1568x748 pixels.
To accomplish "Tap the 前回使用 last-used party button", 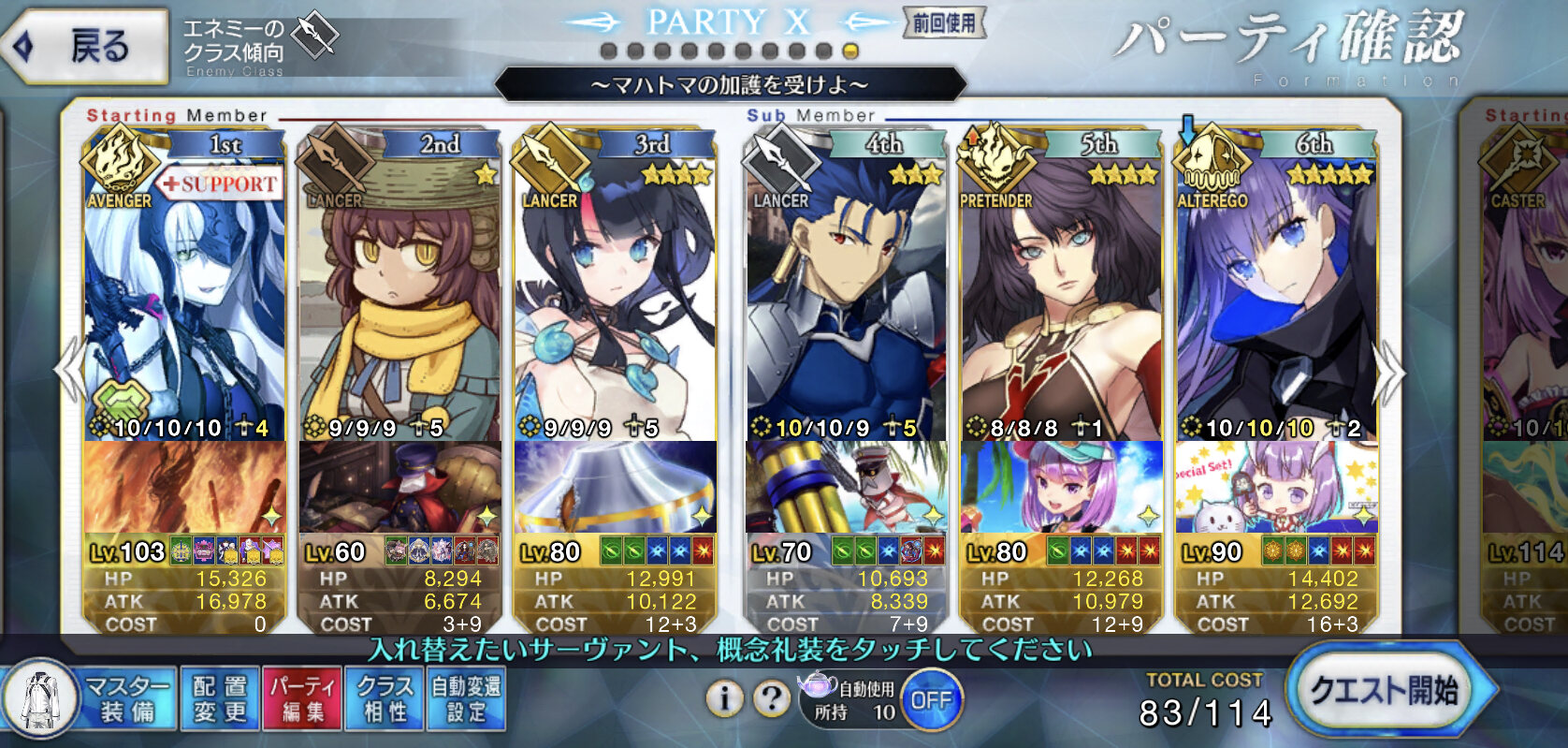I will tap(944, 22).
